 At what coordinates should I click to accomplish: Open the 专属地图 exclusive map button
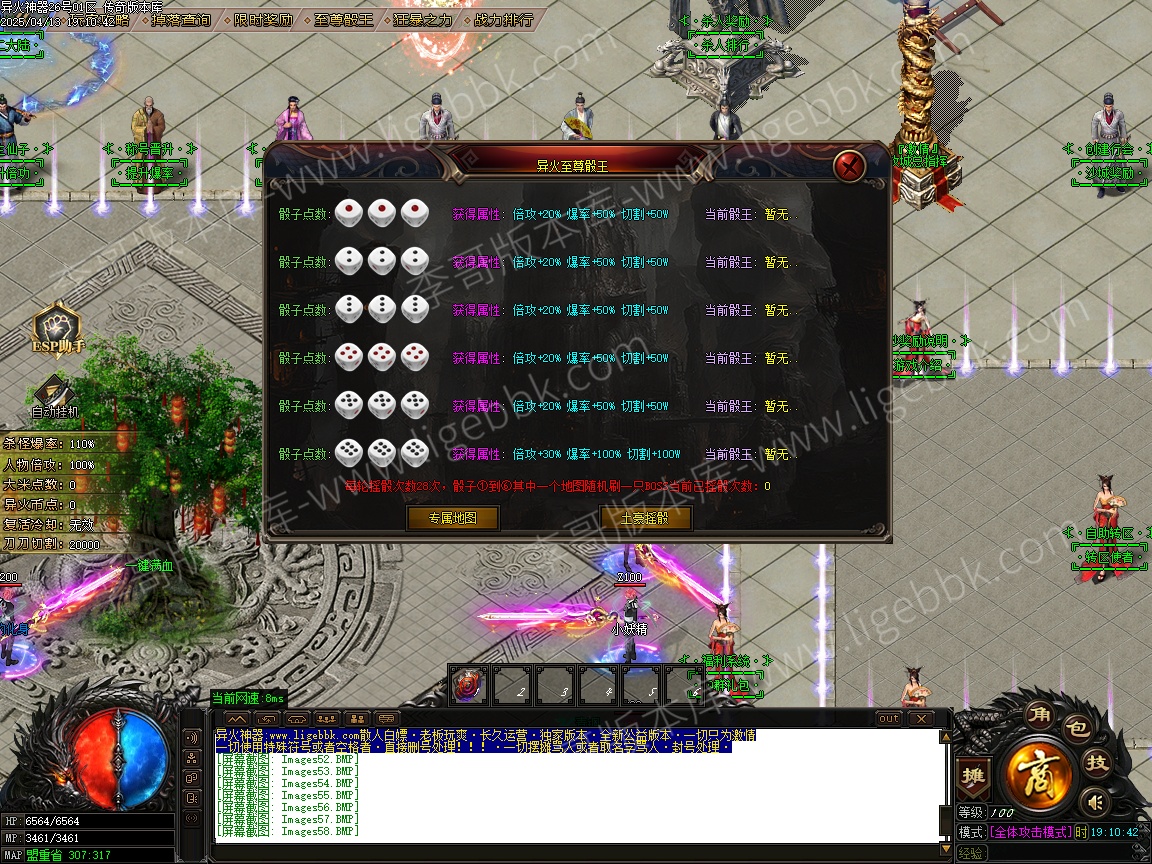(x=452, y=518)
